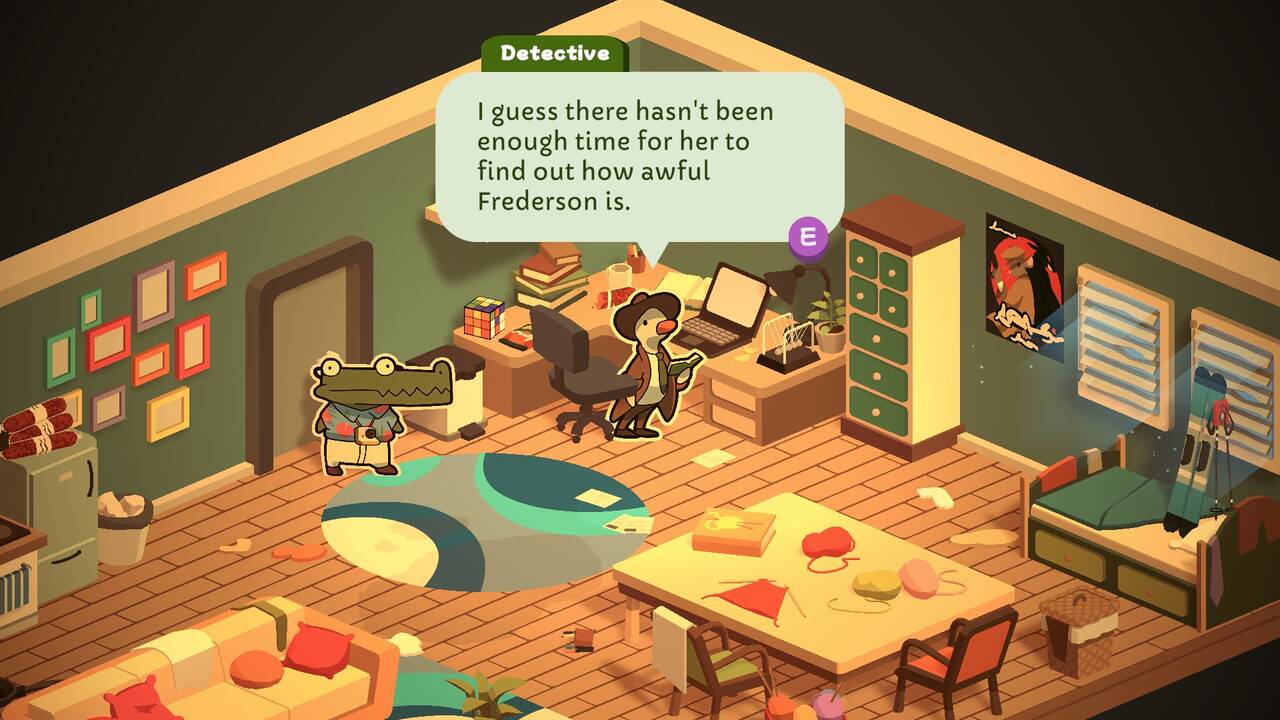This screenshot has height=720, width=1280.
Task: Advance the Detective's speech bubble dialogue
Action: click(x=808, y=237)
